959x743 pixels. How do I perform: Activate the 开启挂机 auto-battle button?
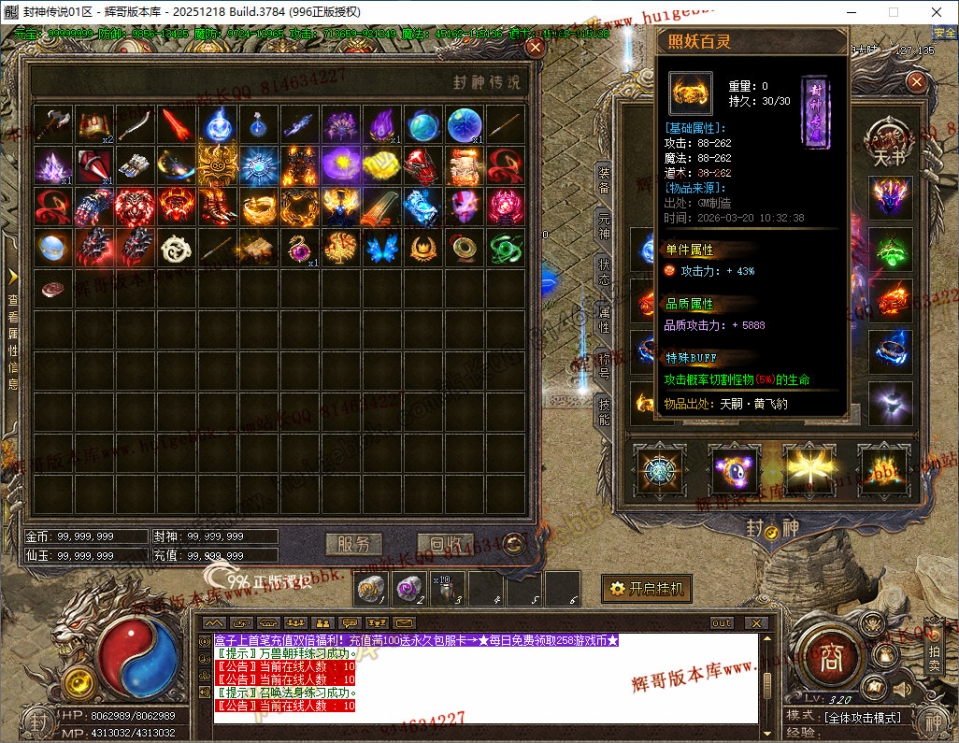(x=647, y=588)
